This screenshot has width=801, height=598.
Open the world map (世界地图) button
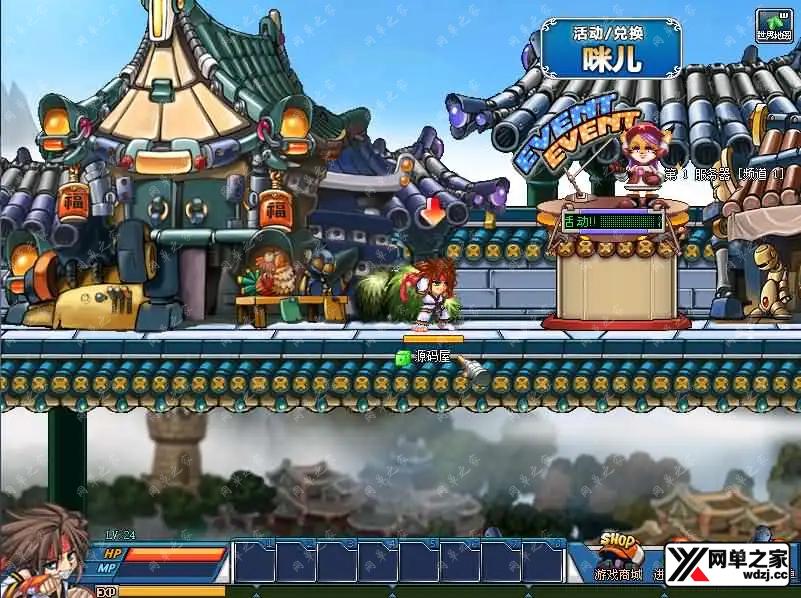(774, 24)
